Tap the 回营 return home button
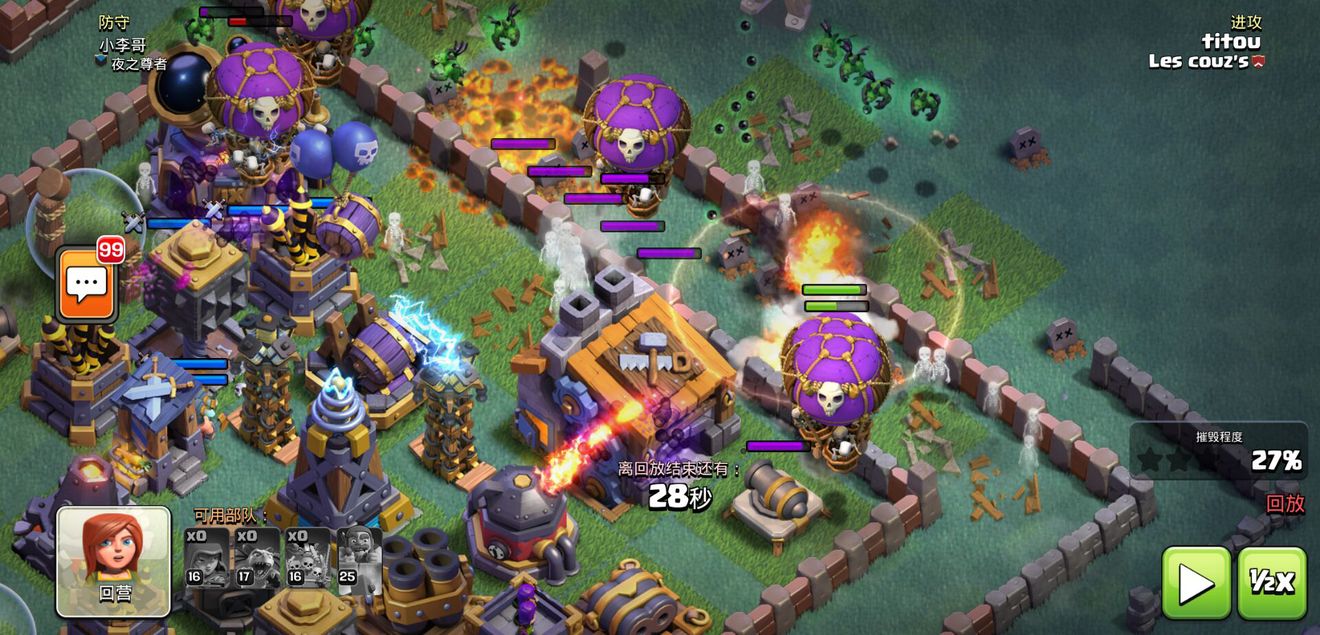 pyautogui.click(x=113, y=560)
